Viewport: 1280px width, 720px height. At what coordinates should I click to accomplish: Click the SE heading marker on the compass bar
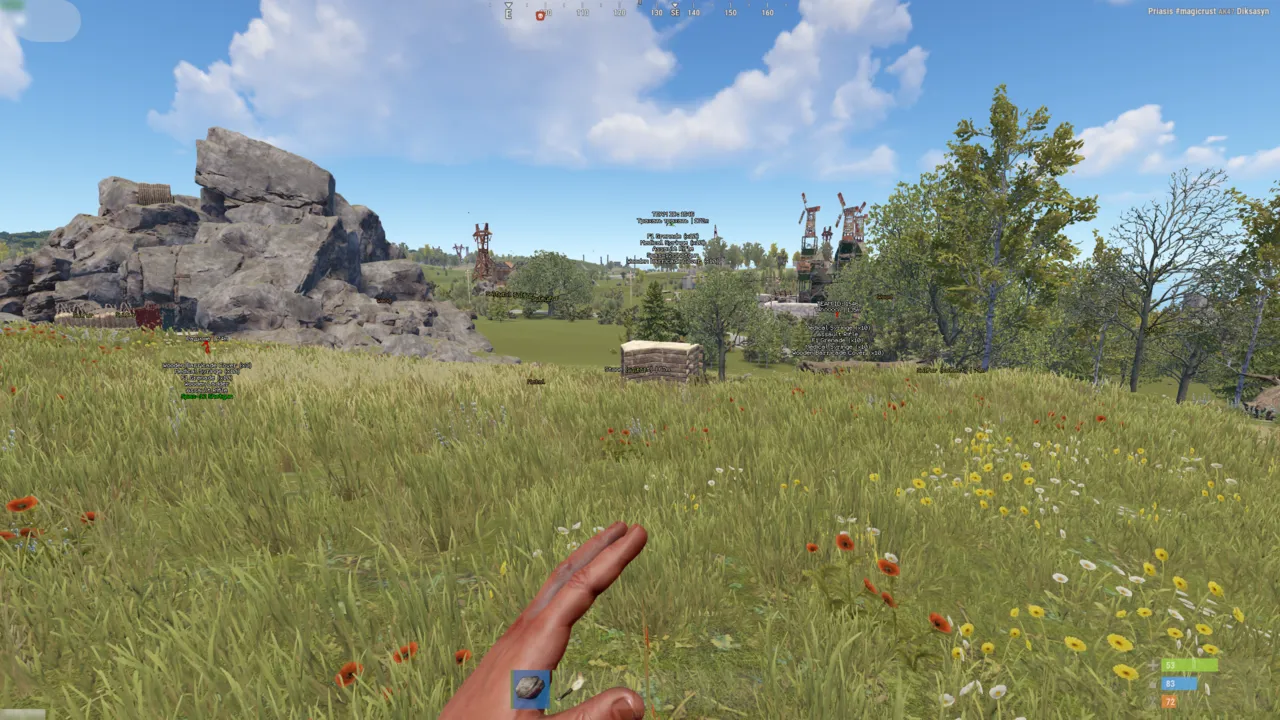point(676,13)
